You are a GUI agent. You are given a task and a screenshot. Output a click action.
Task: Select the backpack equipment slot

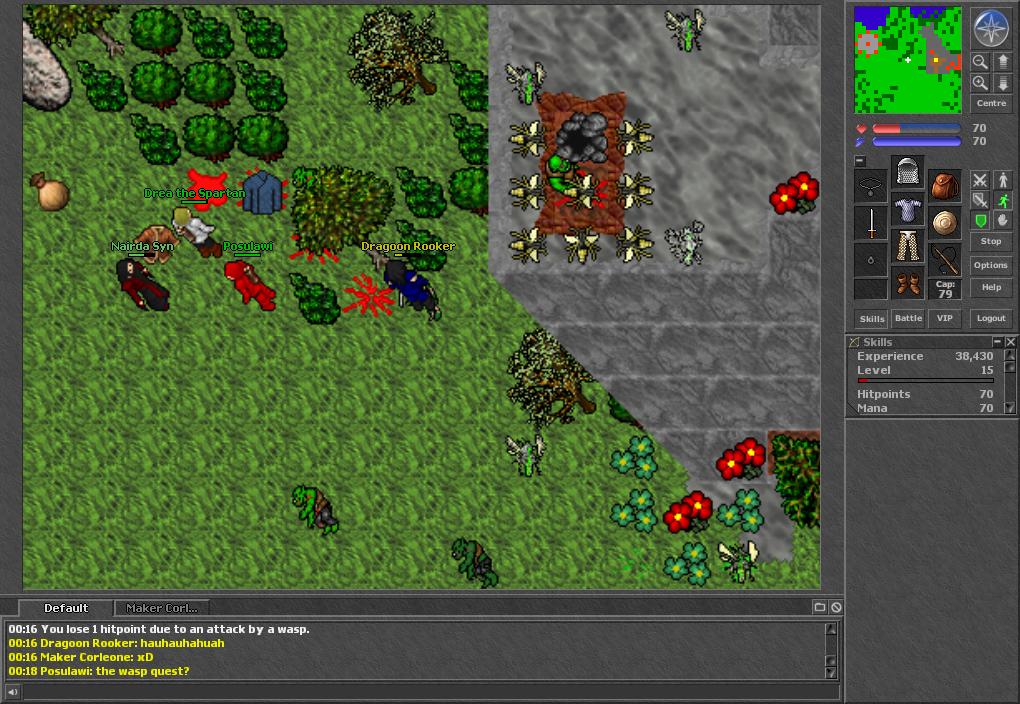click(x=945, y=186)
